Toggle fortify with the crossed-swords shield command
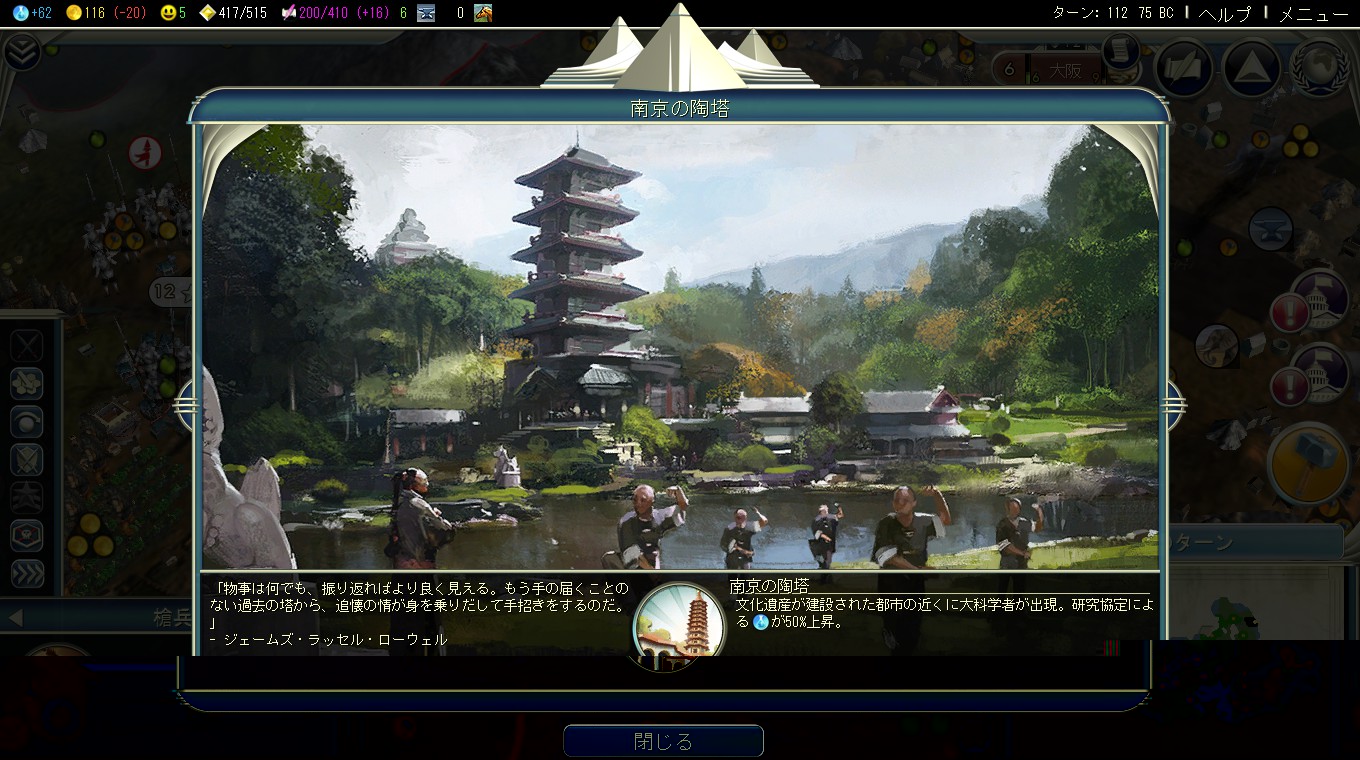Image resolution: width=1360 pixels, height=760 pixels. coord(27,457)
